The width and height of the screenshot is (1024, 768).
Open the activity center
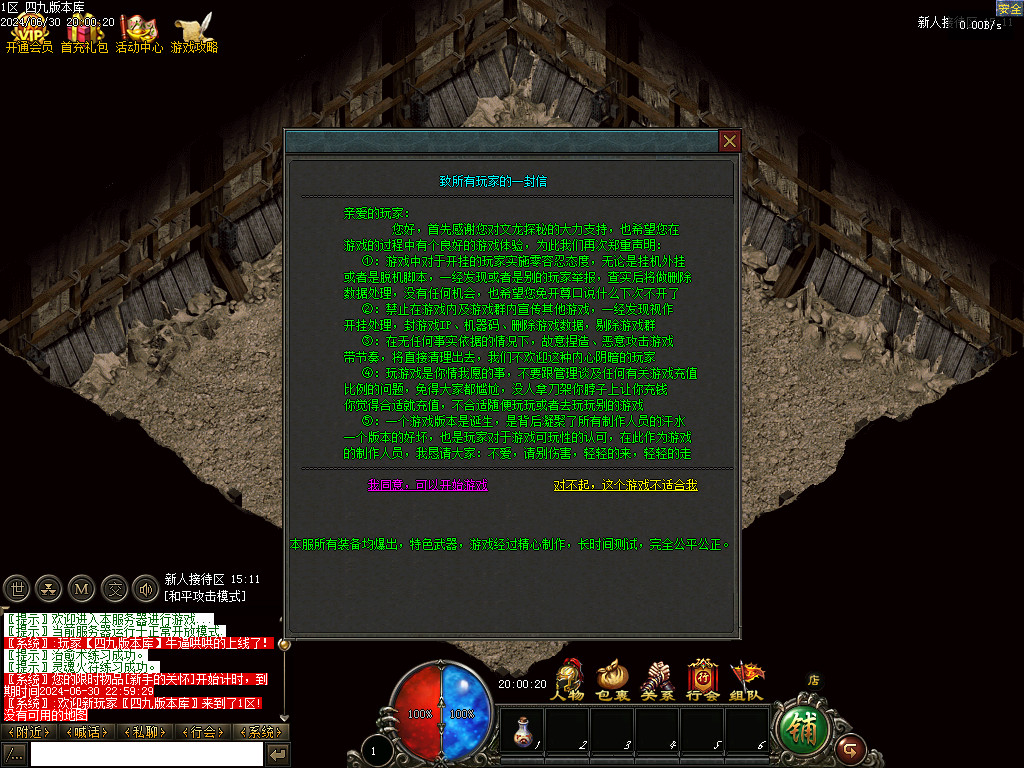pos(139,32)
